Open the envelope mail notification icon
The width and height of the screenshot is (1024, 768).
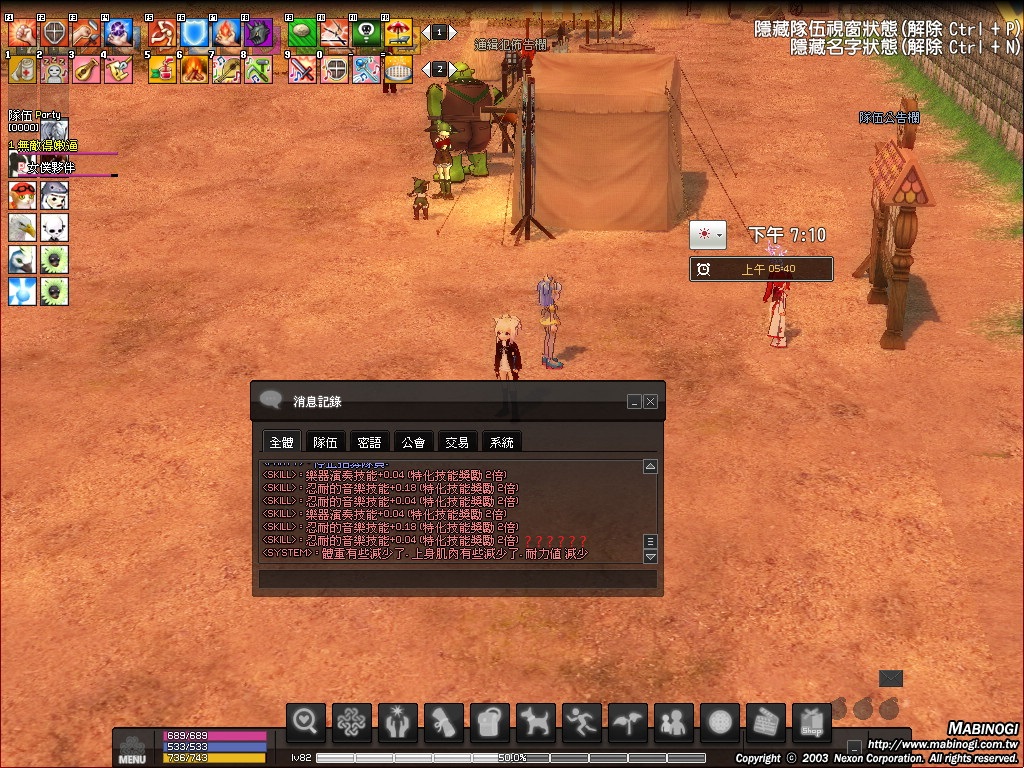tap(890, 678)
